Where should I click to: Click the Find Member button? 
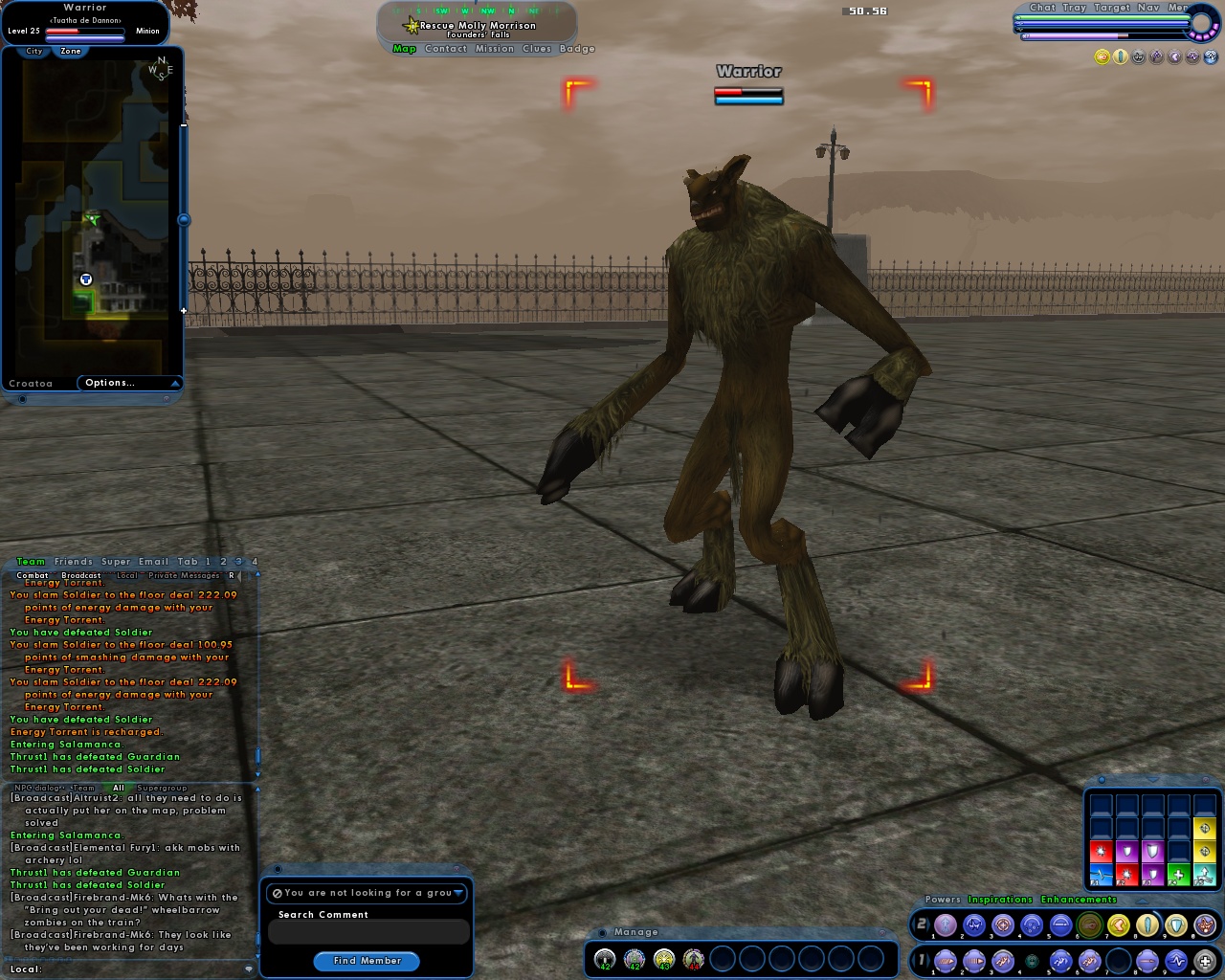[x=367, y=961]
